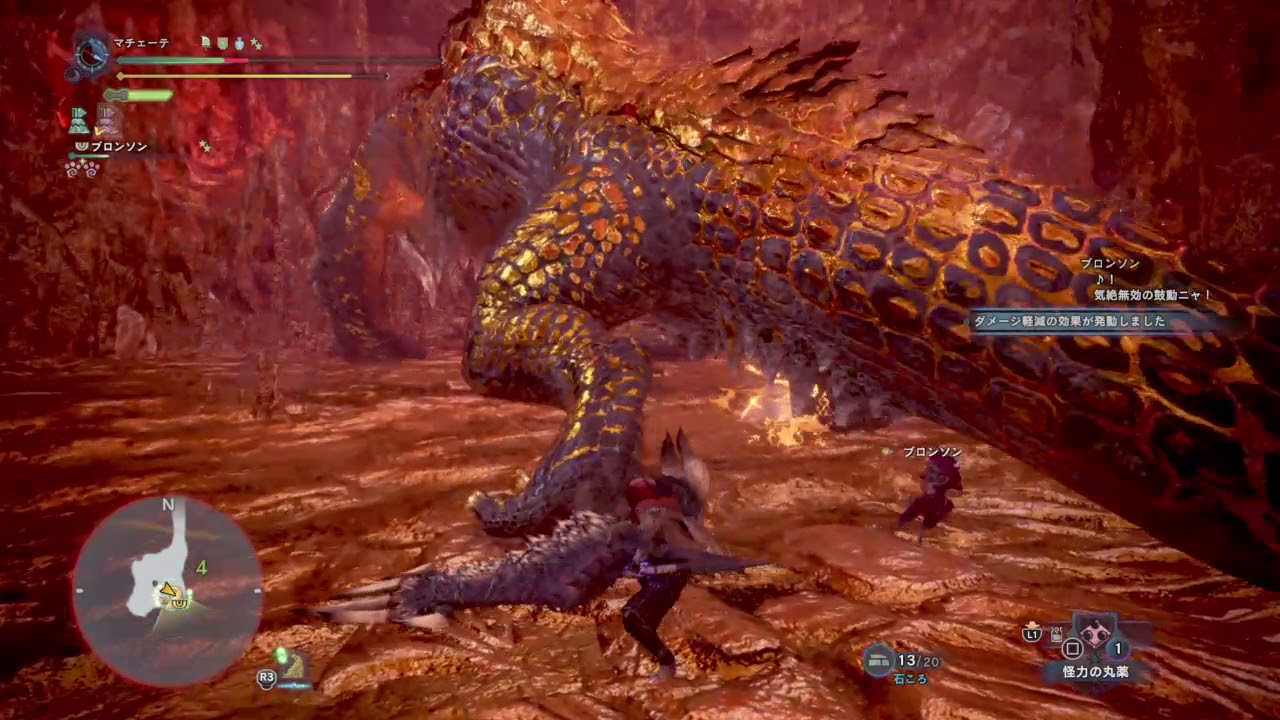The width and height of the screenshot is (1280, 720).
Task: Click the slinger stone ammo (石ころ) icon
Action: 876,658
